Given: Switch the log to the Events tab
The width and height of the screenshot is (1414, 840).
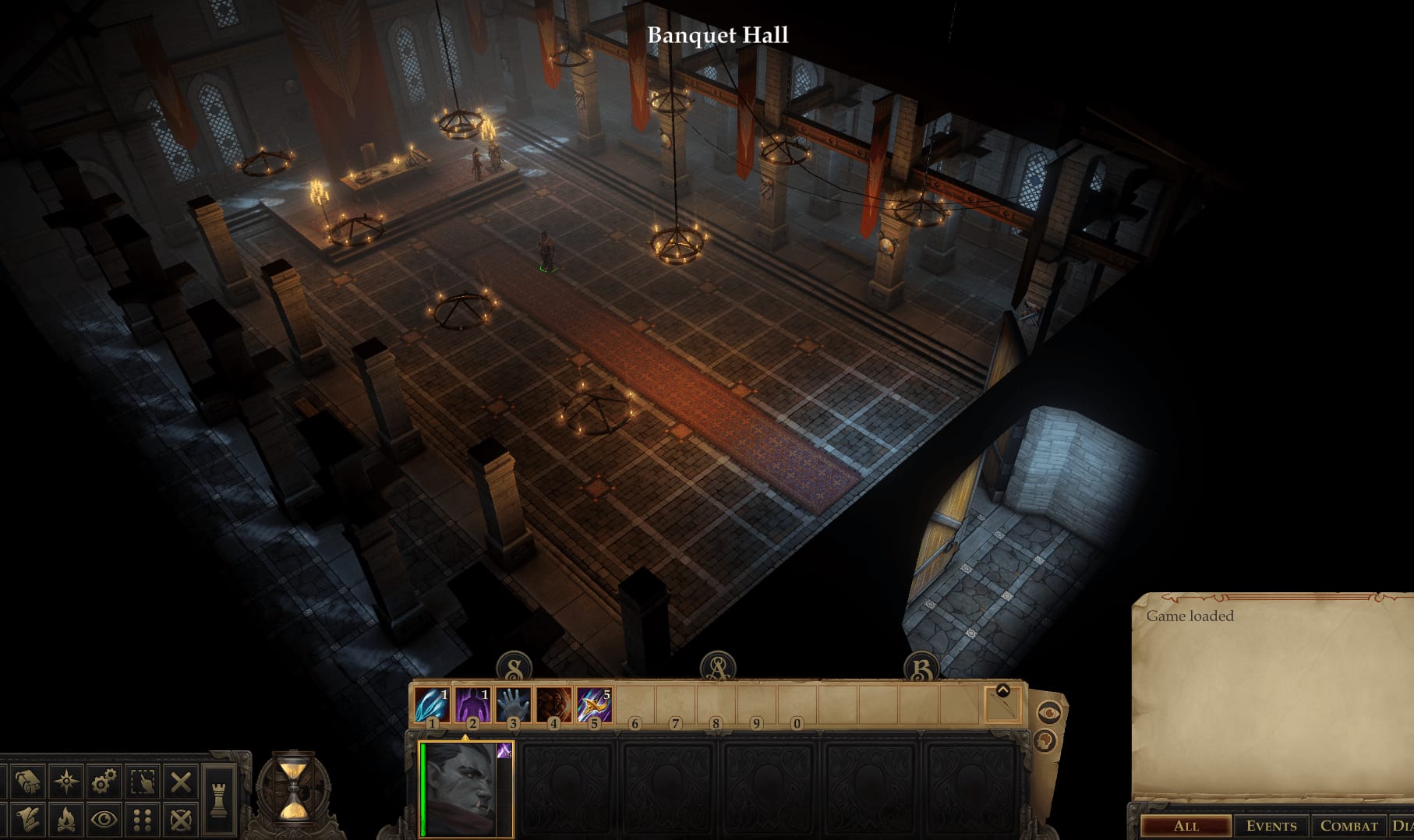Looking at the screenshot, I should pos(1271,826).
